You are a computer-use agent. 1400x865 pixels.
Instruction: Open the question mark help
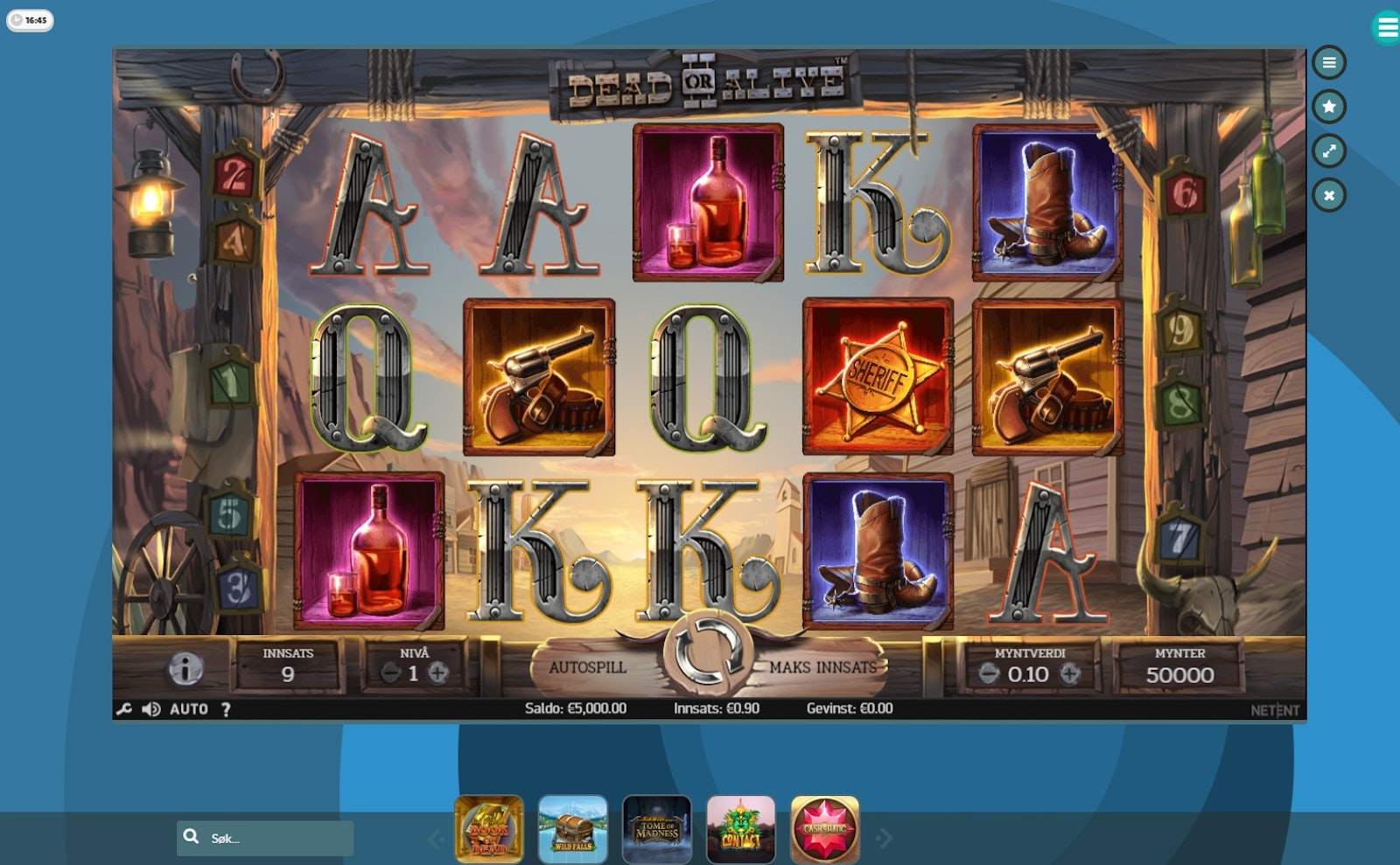point(226,709)
